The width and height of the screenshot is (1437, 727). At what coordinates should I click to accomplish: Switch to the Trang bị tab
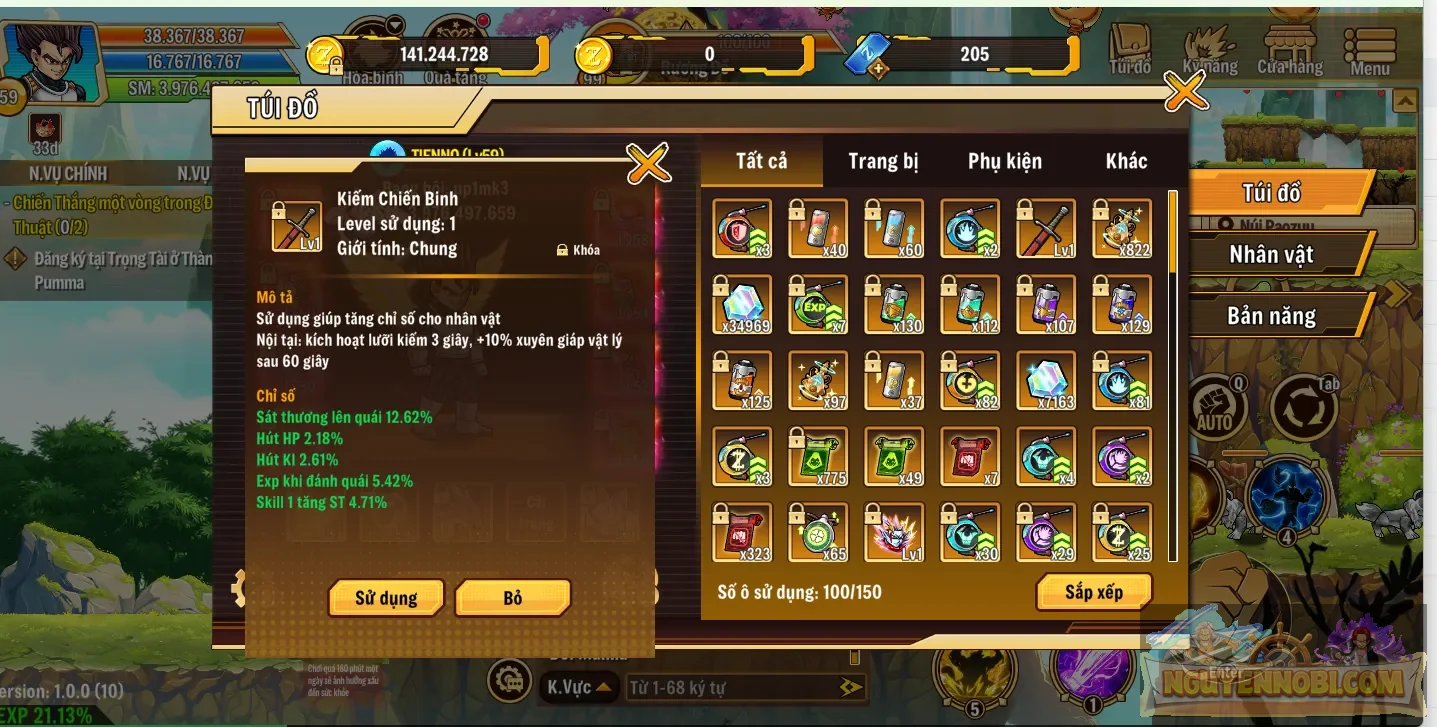883,160
